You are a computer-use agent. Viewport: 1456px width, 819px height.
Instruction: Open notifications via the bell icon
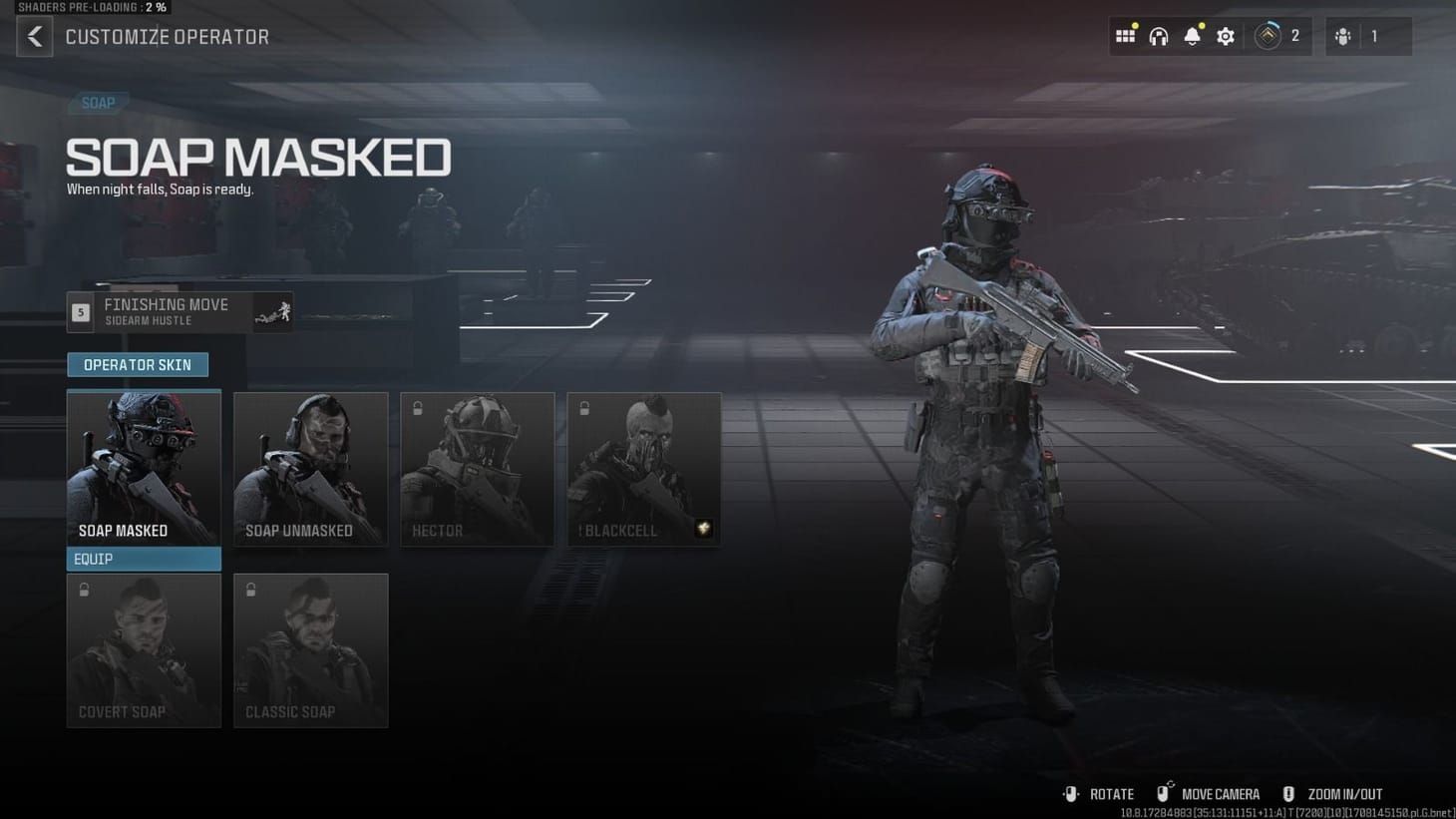click(x=1191, y=35)
